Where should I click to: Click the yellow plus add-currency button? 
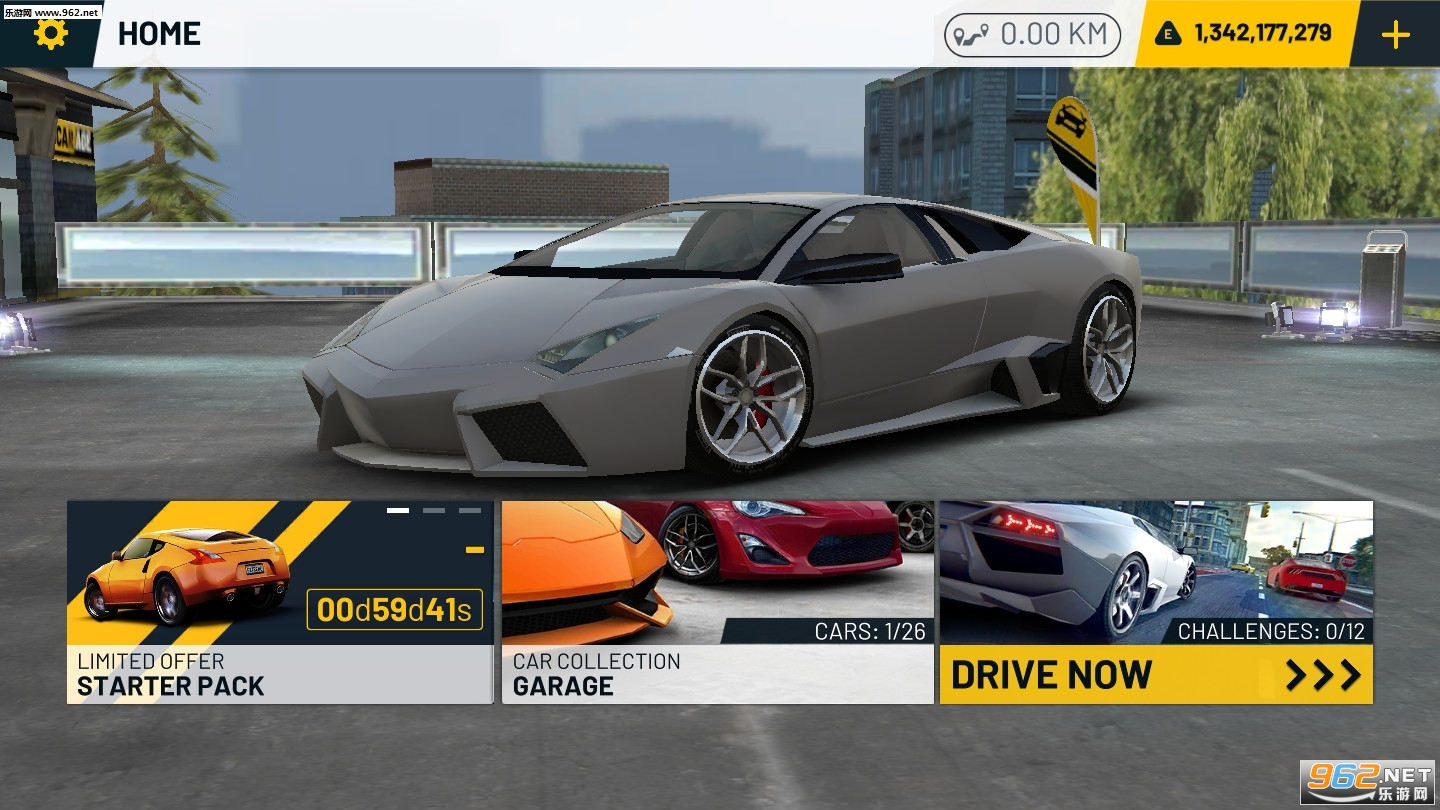(x=1395, y=35)
